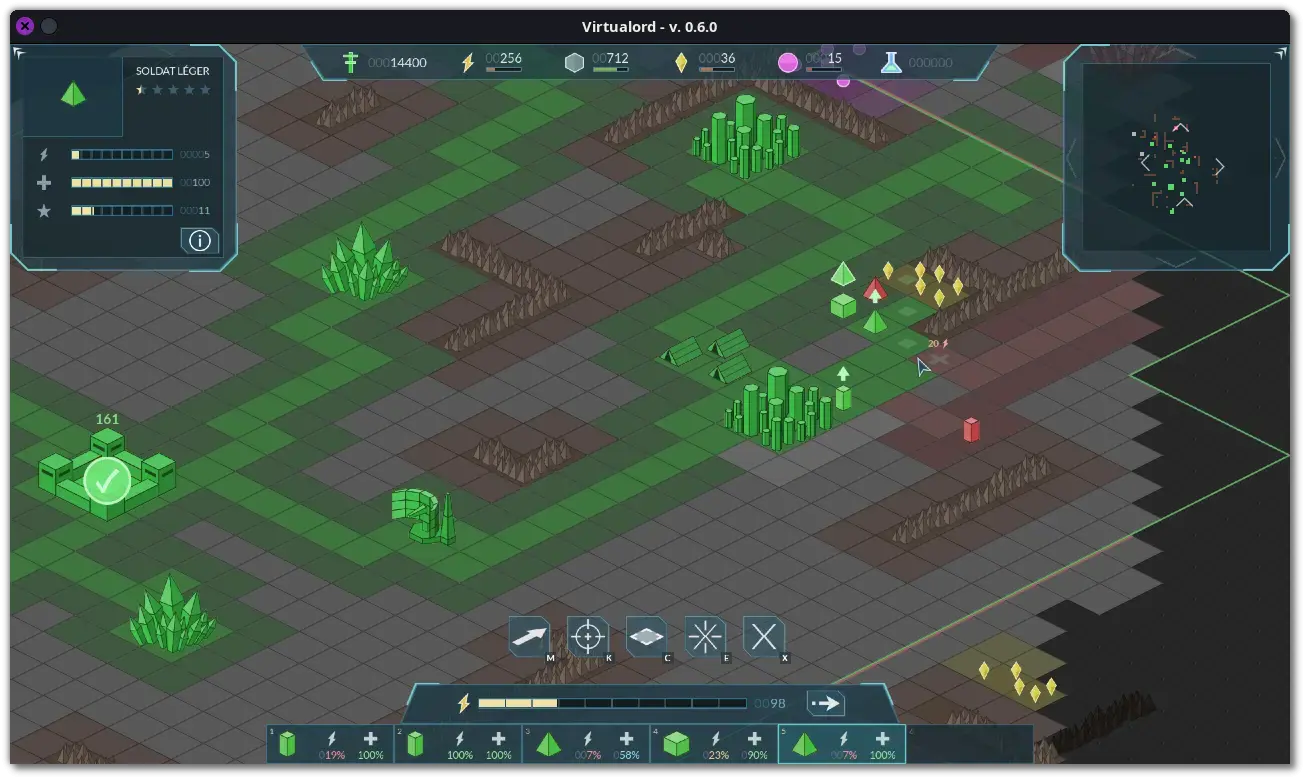This screenshot has width=1306, height=780.
Task: End the turn with the arrow button
Action: click(825, 703)
